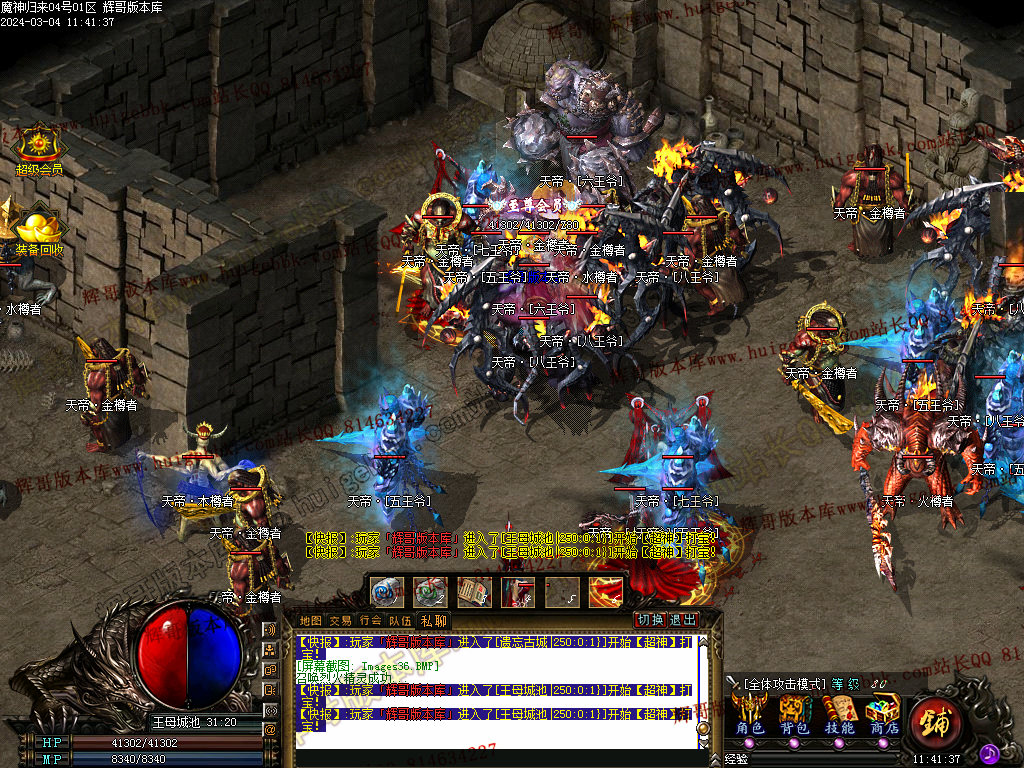This screenshot has height=768, width=1024.
Task: Click the round red 铺 stall button
Action: pos(937,720)
